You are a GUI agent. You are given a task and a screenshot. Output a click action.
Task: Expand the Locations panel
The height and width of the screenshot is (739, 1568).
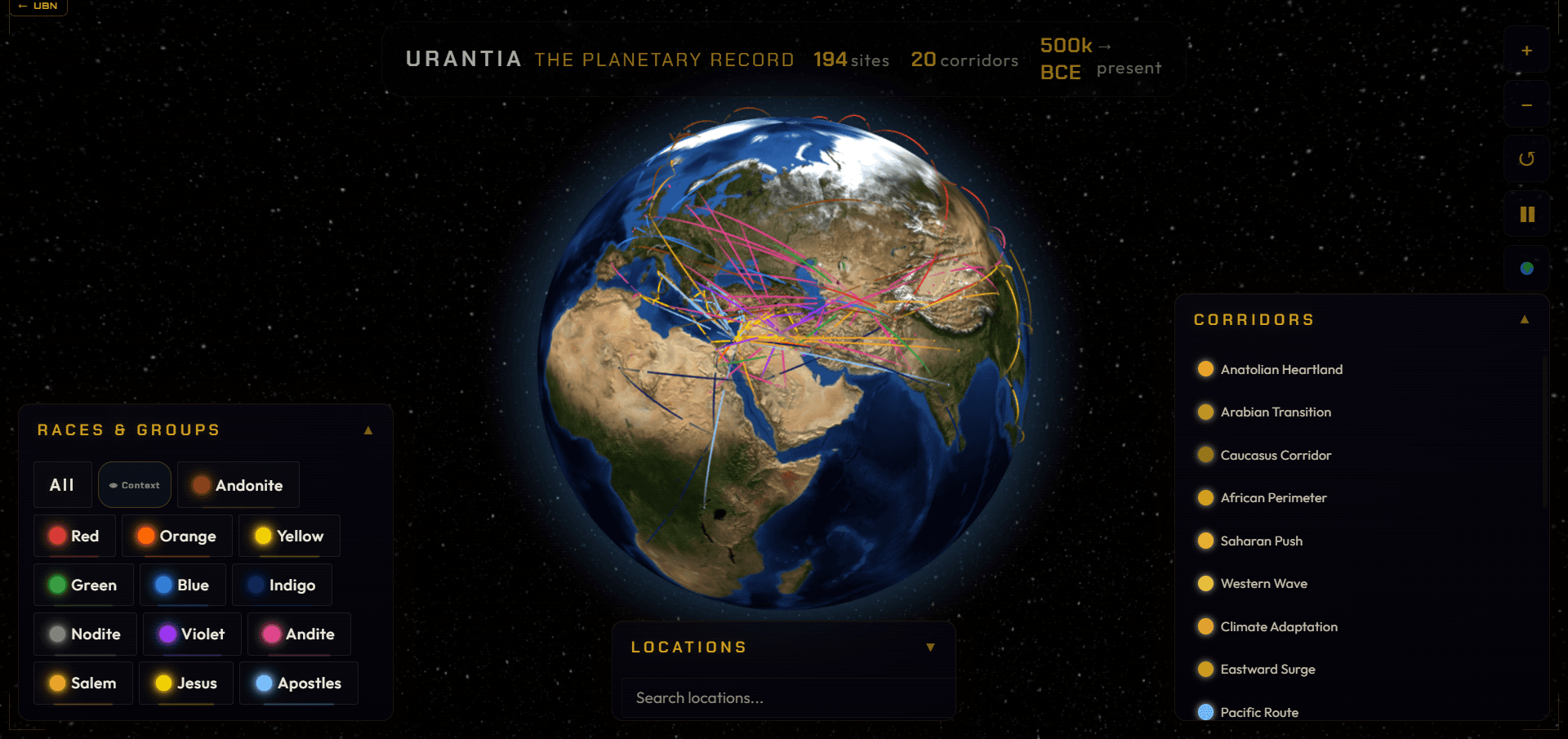click(x=930, y=647)
